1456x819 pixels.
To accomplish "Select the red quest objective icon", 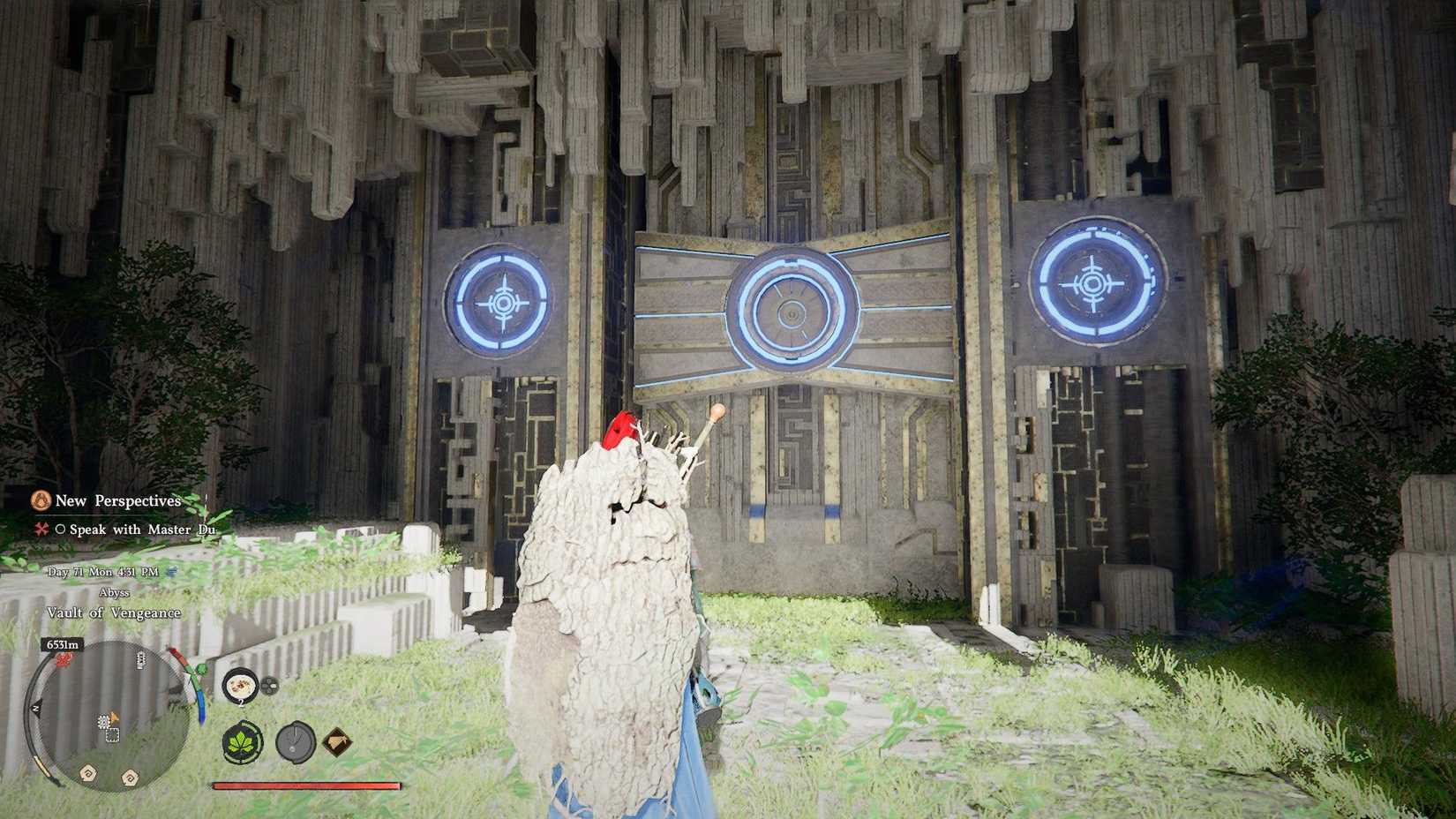I will (x=41, y=530).
